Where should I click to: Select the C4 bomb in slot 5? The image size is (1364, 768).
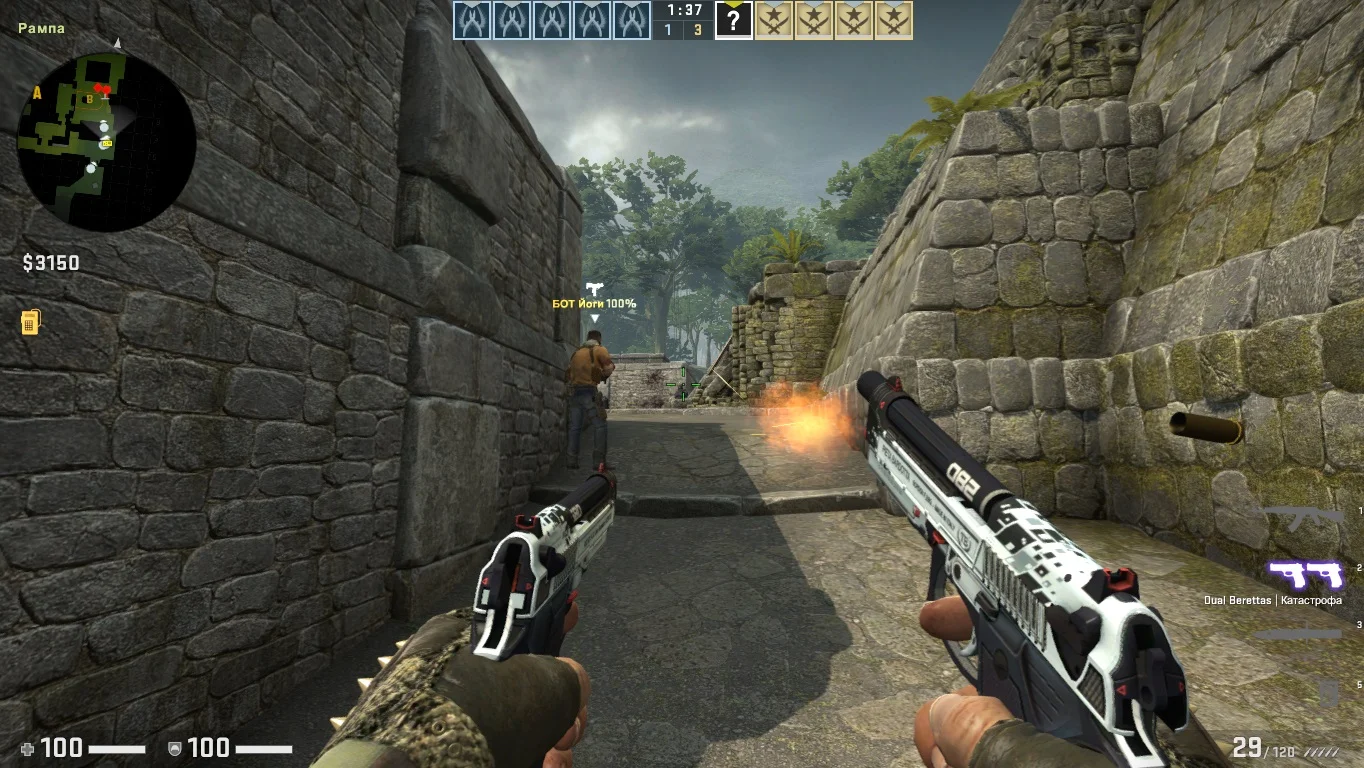tap(1328, 692)
